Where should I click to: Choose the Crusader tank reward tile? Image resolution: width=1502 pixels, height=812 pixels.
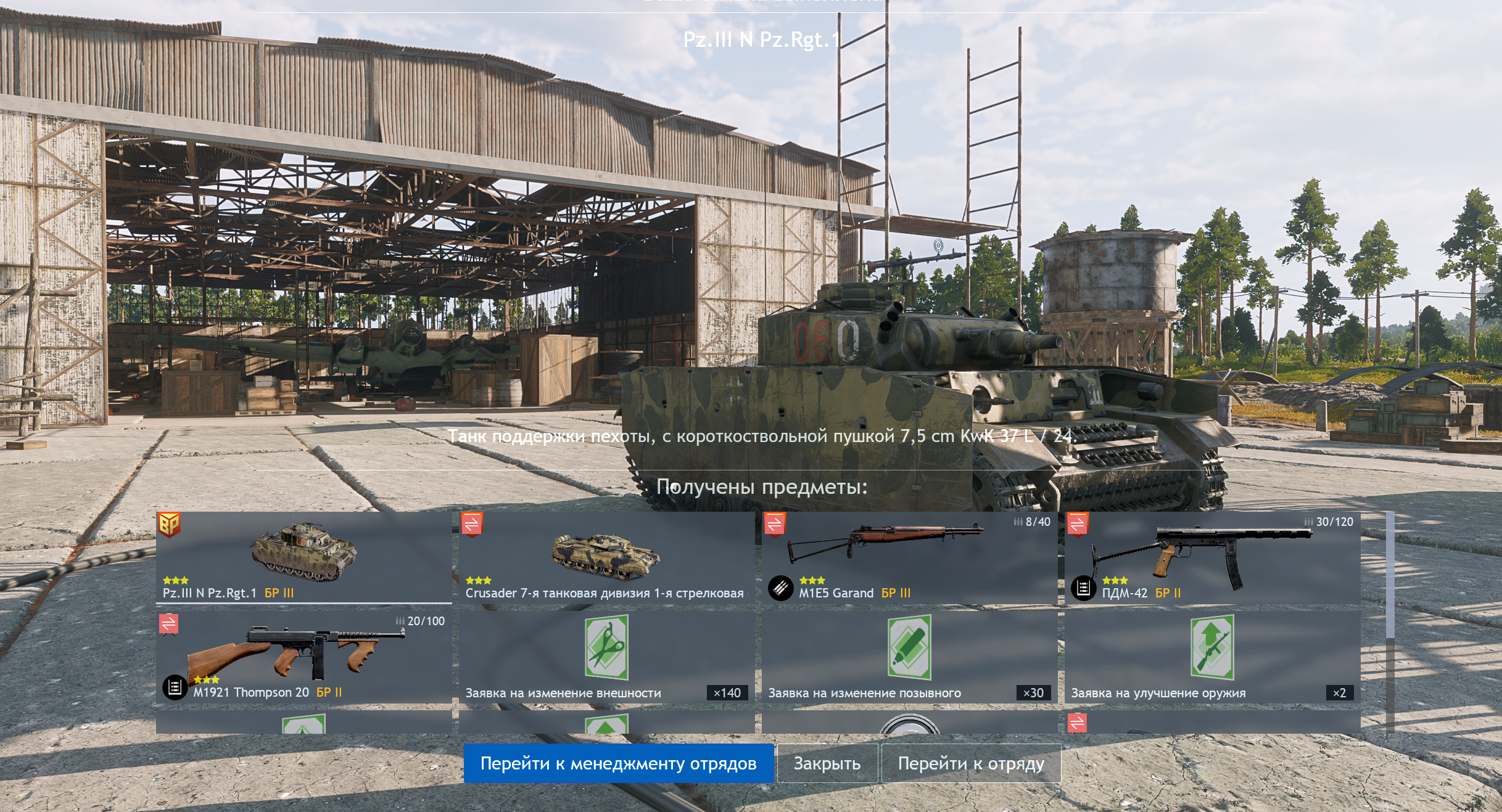pos(606,557)
